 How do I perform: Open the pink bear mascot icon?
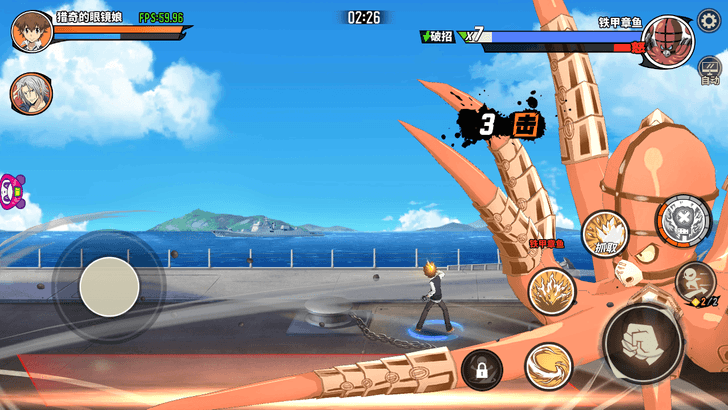click(11, 191)
